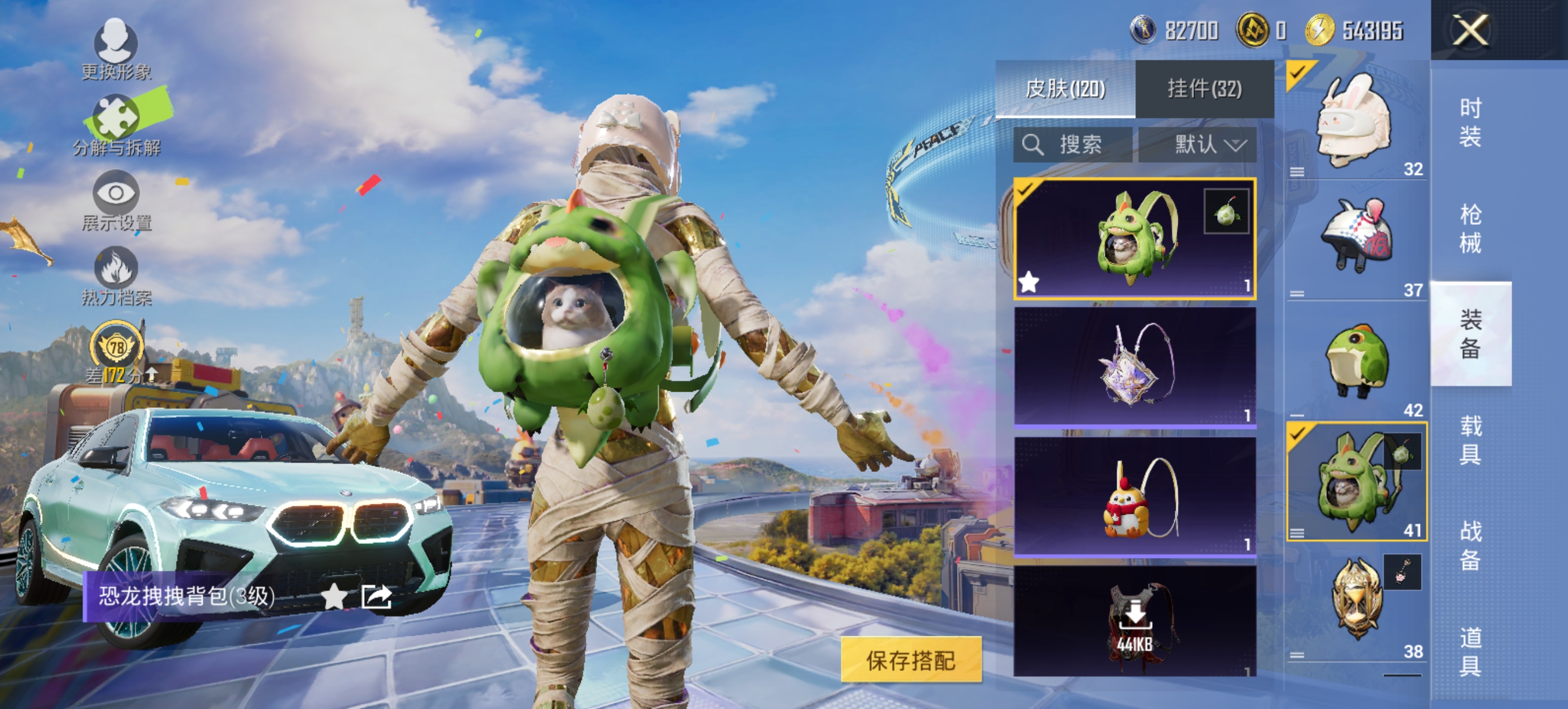Expand the pendant preview on the dinosaur backpack card
Viewport: 1568px width, 709px height.
point(1225,210)
